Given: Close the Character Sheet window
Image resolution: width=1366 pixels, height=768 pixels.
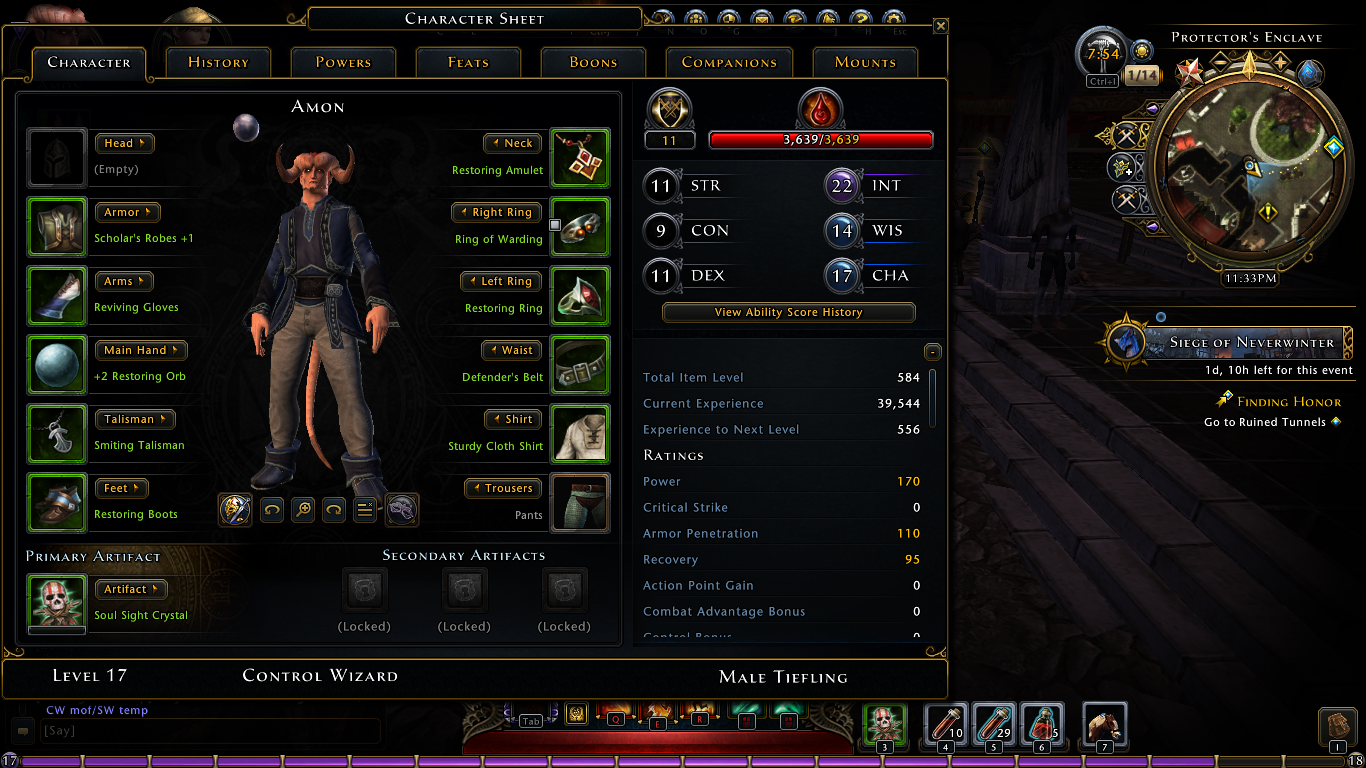Looking at the screenshot, I should (x=940, y=26).
